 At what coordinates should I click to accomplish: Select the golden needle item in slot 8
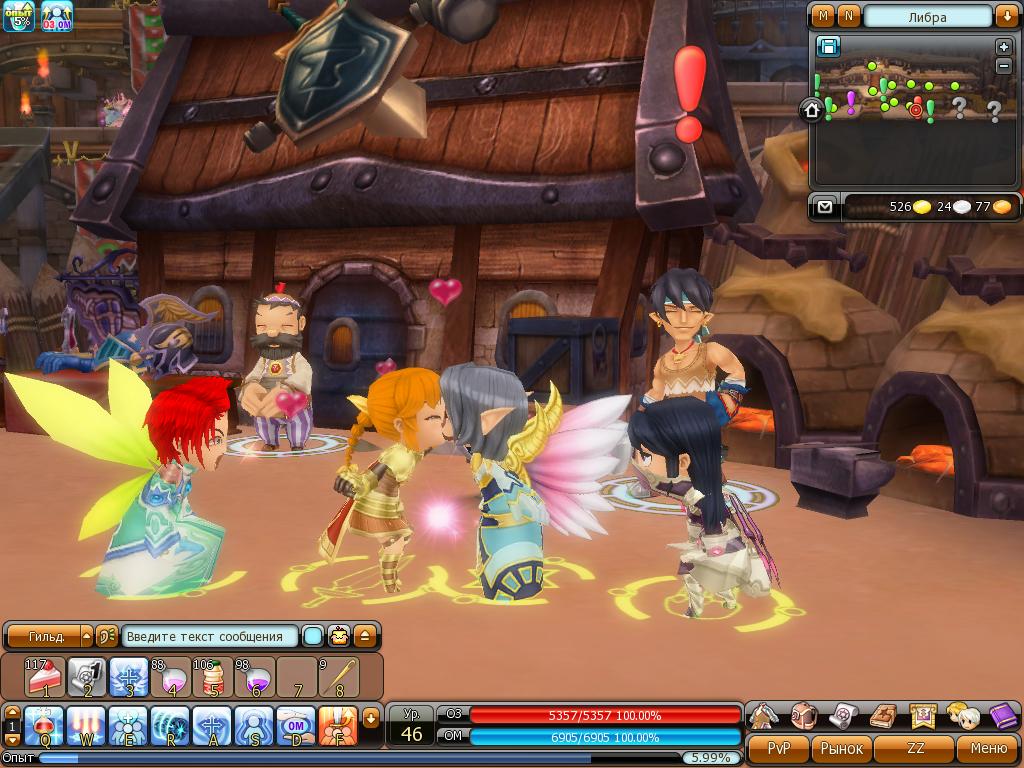338,677
